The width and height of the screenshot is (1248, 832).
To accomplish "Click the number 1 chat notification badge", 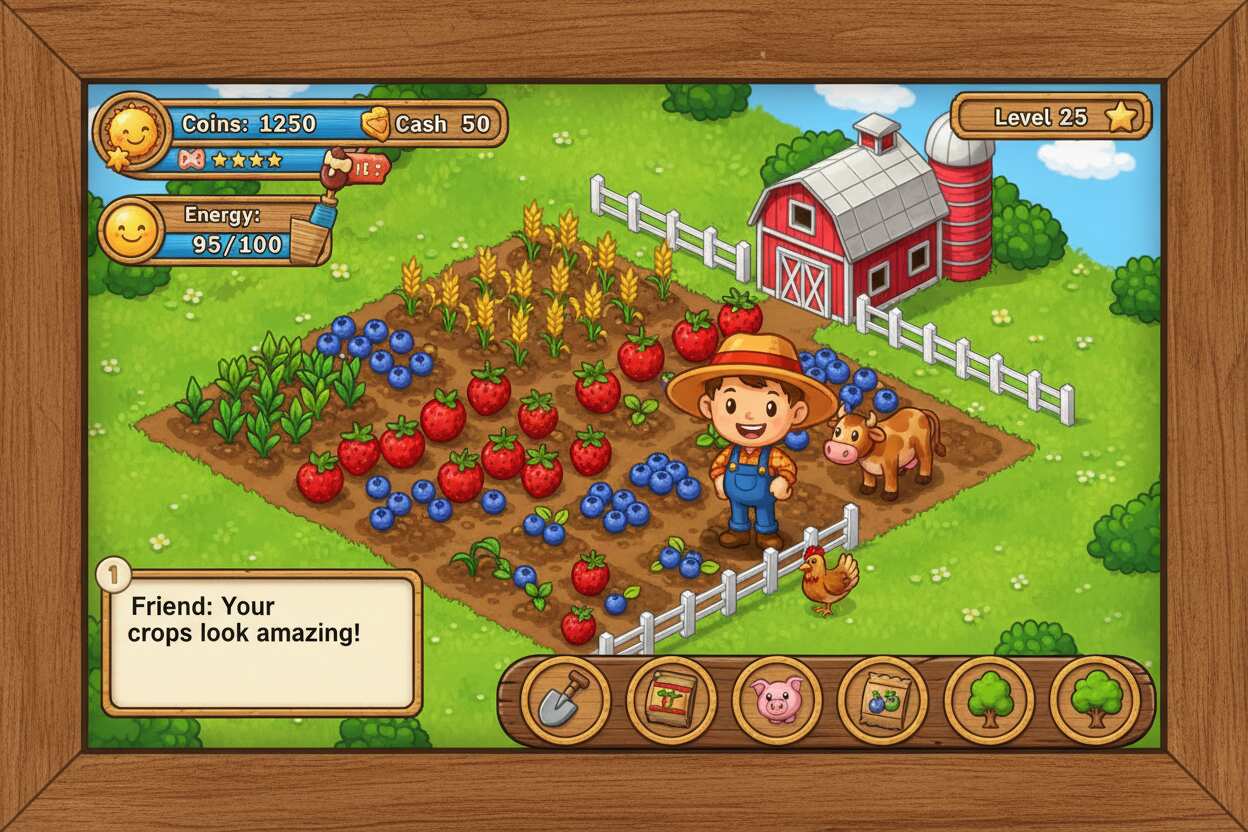I will [114, 575].
